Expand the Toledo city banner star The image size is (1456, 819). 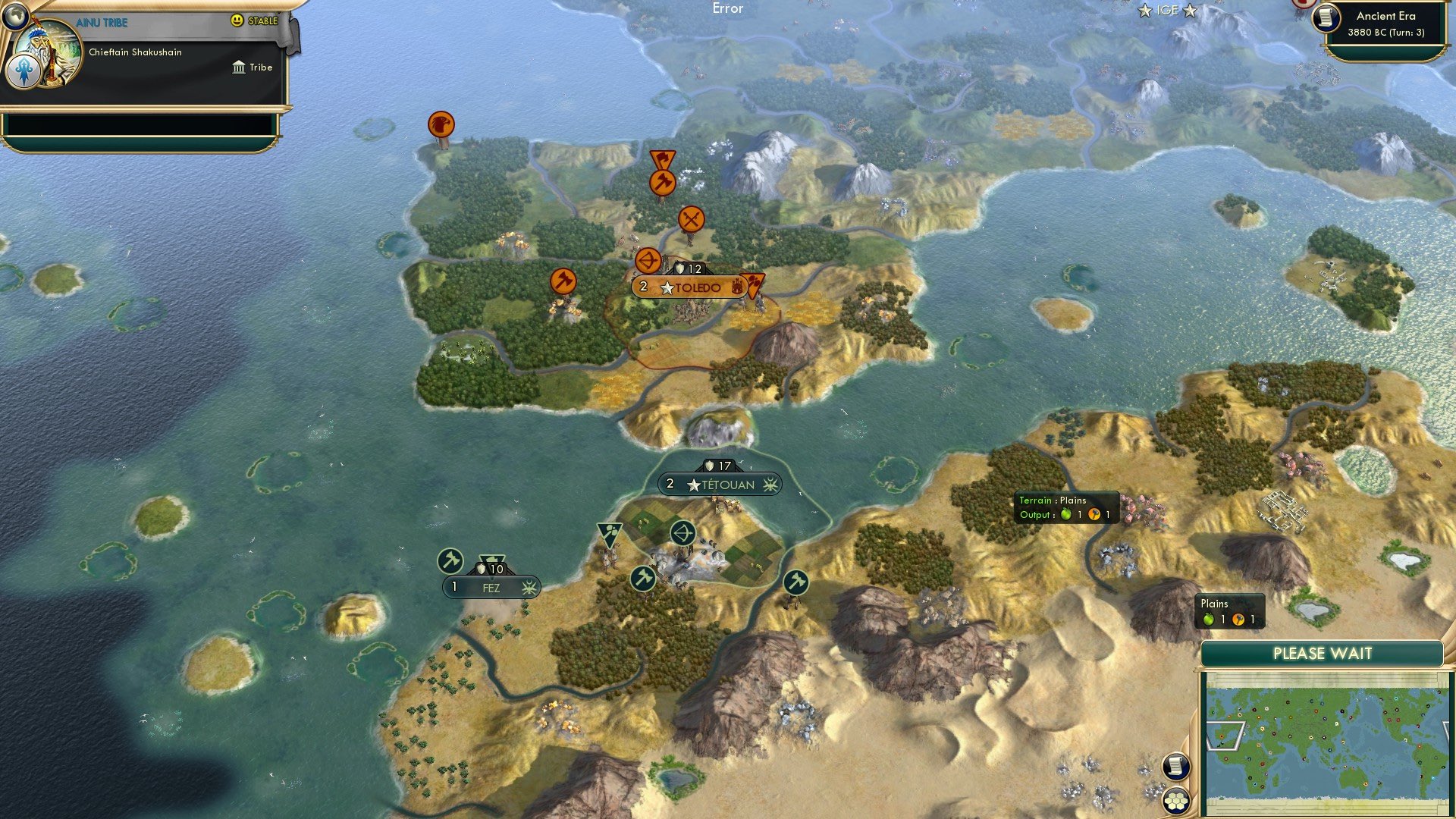click(667, 287)
